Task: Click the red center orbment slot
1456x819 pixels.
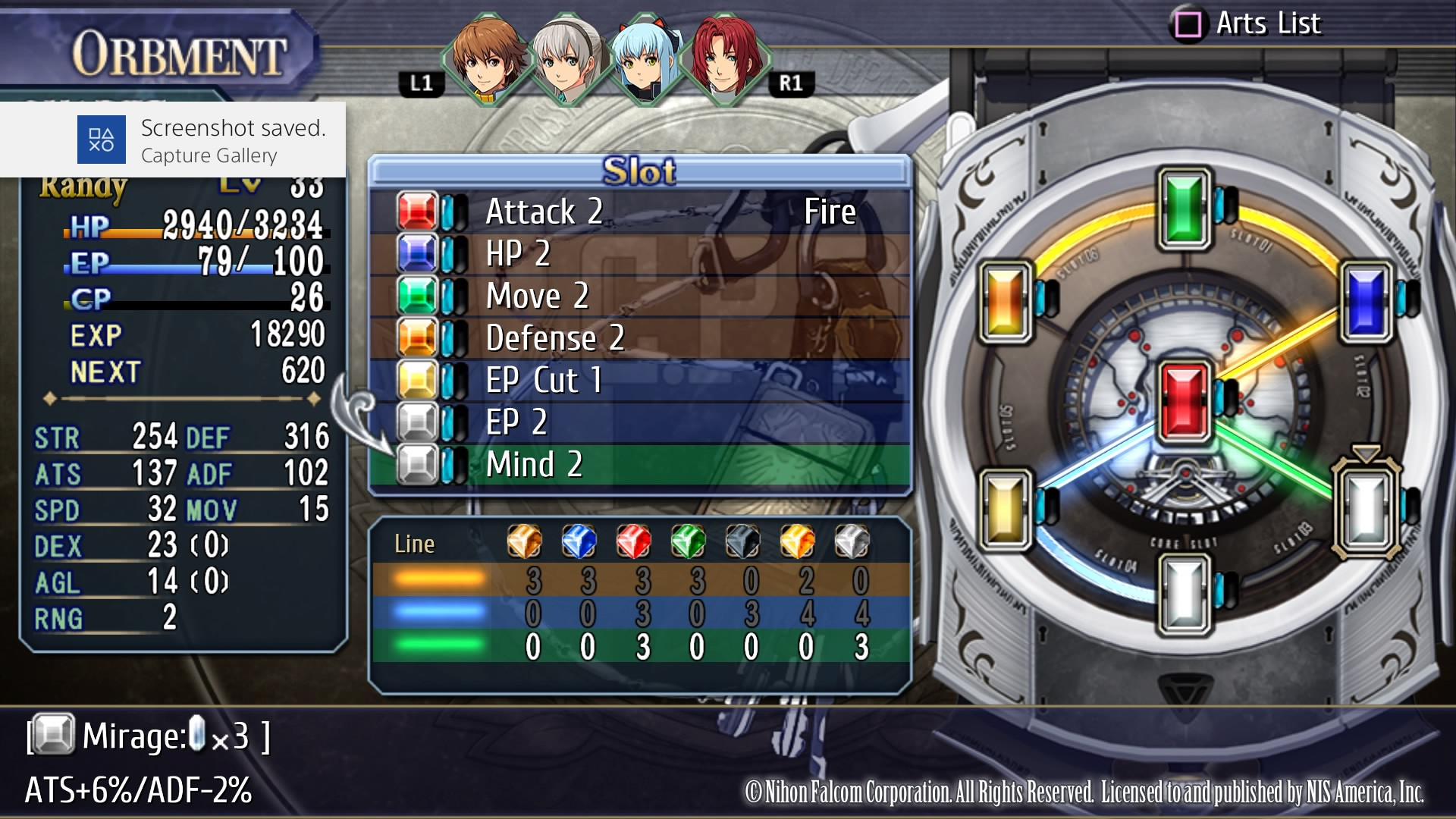Action: (x=1184, y=402)
